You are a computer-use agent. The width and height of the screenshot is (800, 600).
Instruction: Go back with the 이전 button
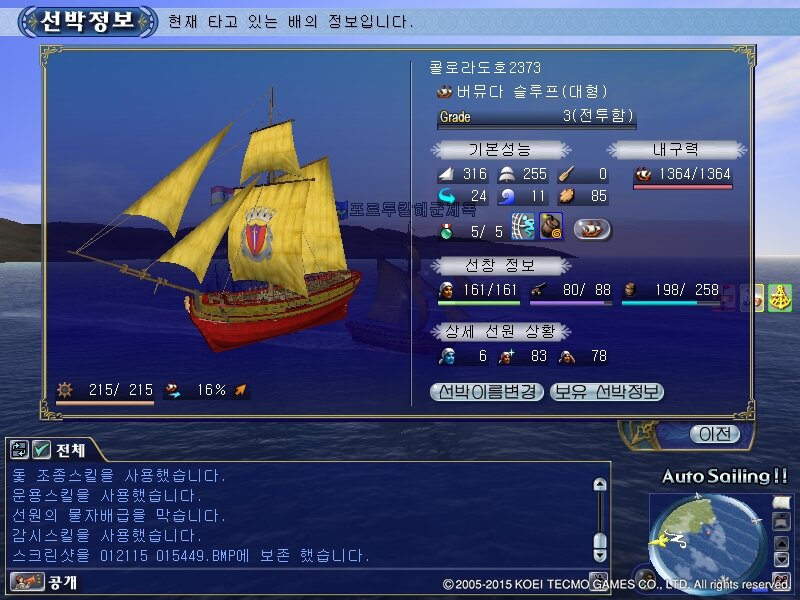click(715, 434)
